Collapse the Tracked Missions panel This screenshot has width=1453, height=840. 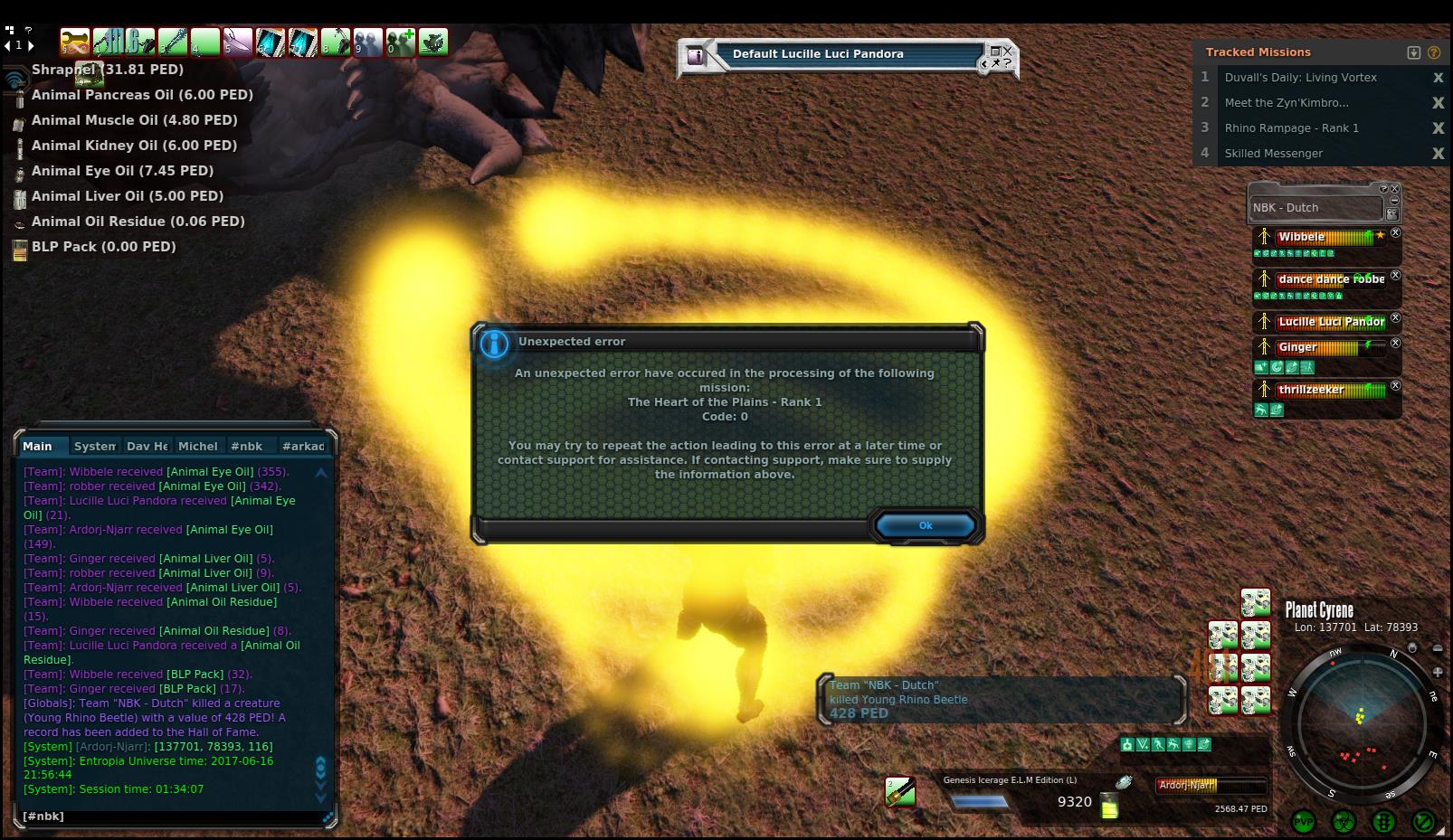click(x=1414, y=52)
